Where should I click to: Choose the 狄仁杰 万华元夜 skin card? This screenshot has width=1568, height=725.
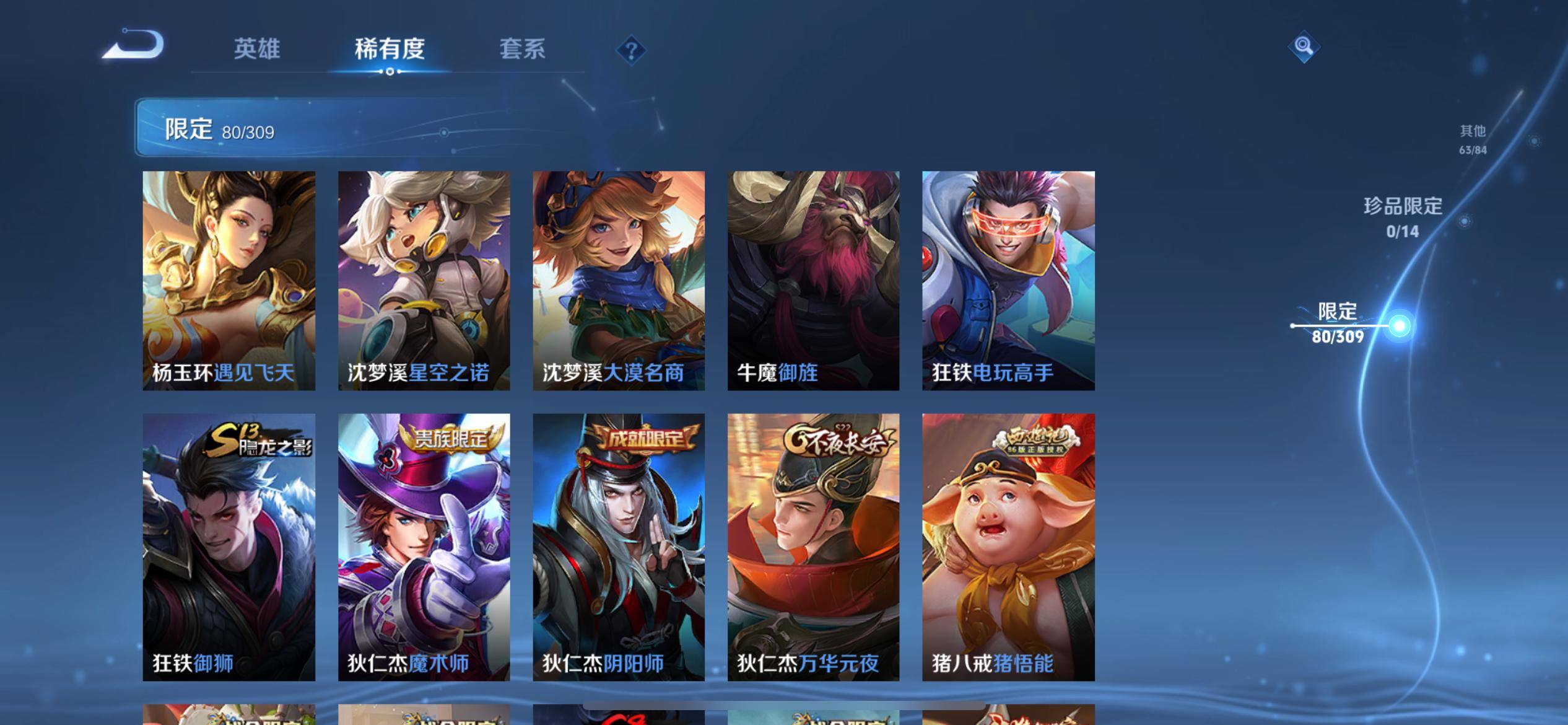click(x=813, y=547)
